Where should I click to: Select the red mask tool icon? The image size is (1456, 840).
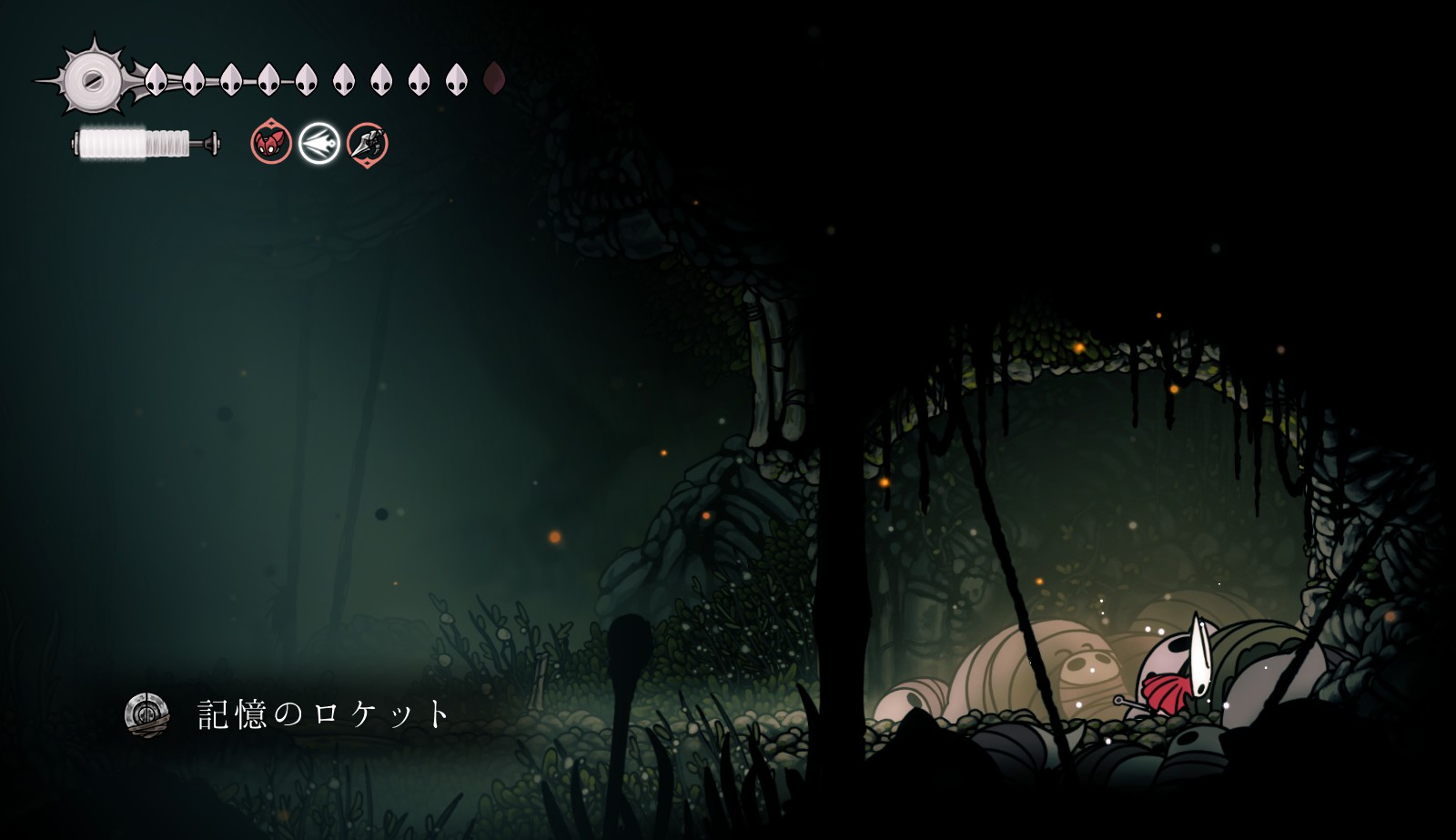coord(271,143)
